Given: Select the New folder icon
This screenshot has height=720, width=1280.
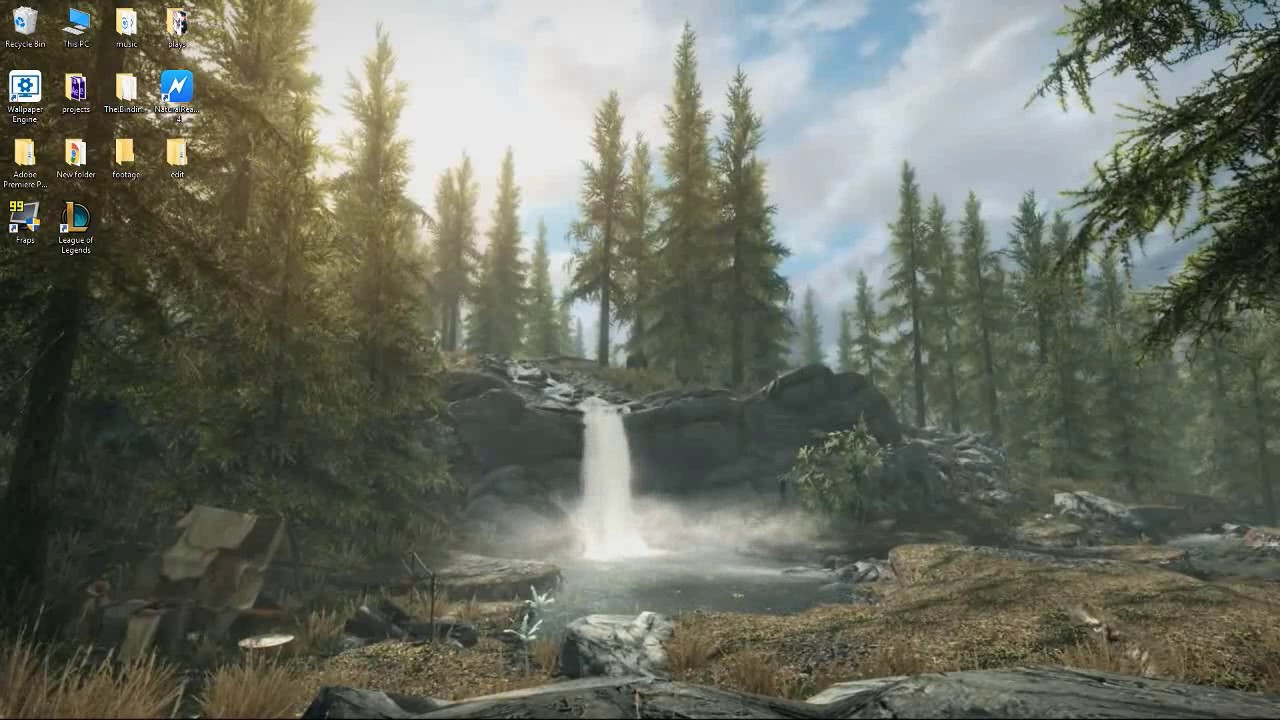Looking at the screenshot, I should (x=75, y=150).
